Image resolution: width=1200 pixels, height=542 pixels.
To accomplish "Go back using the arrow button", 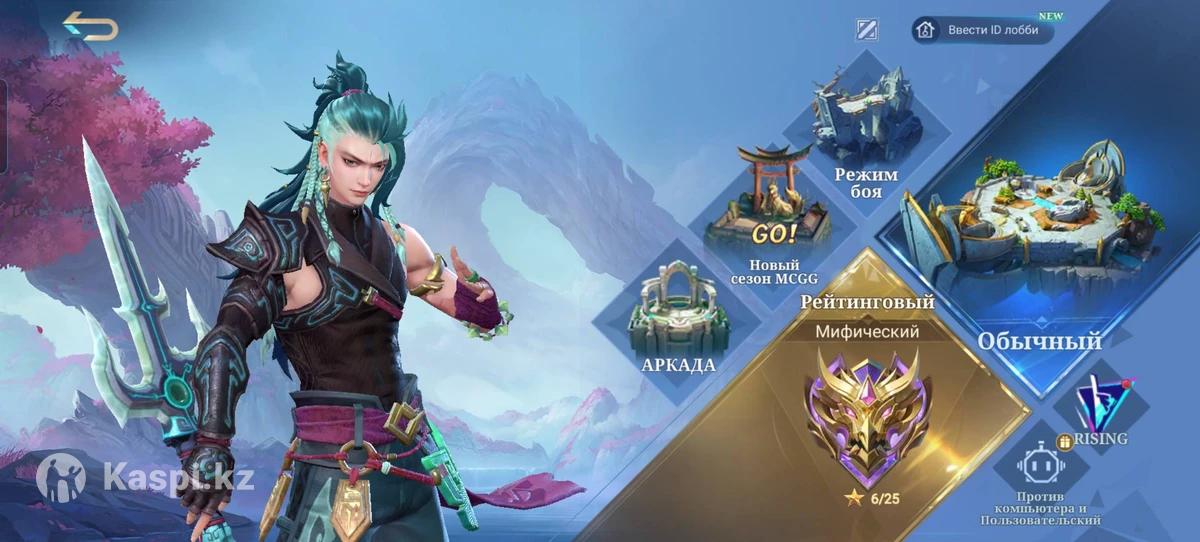I will tap(90, 27).
